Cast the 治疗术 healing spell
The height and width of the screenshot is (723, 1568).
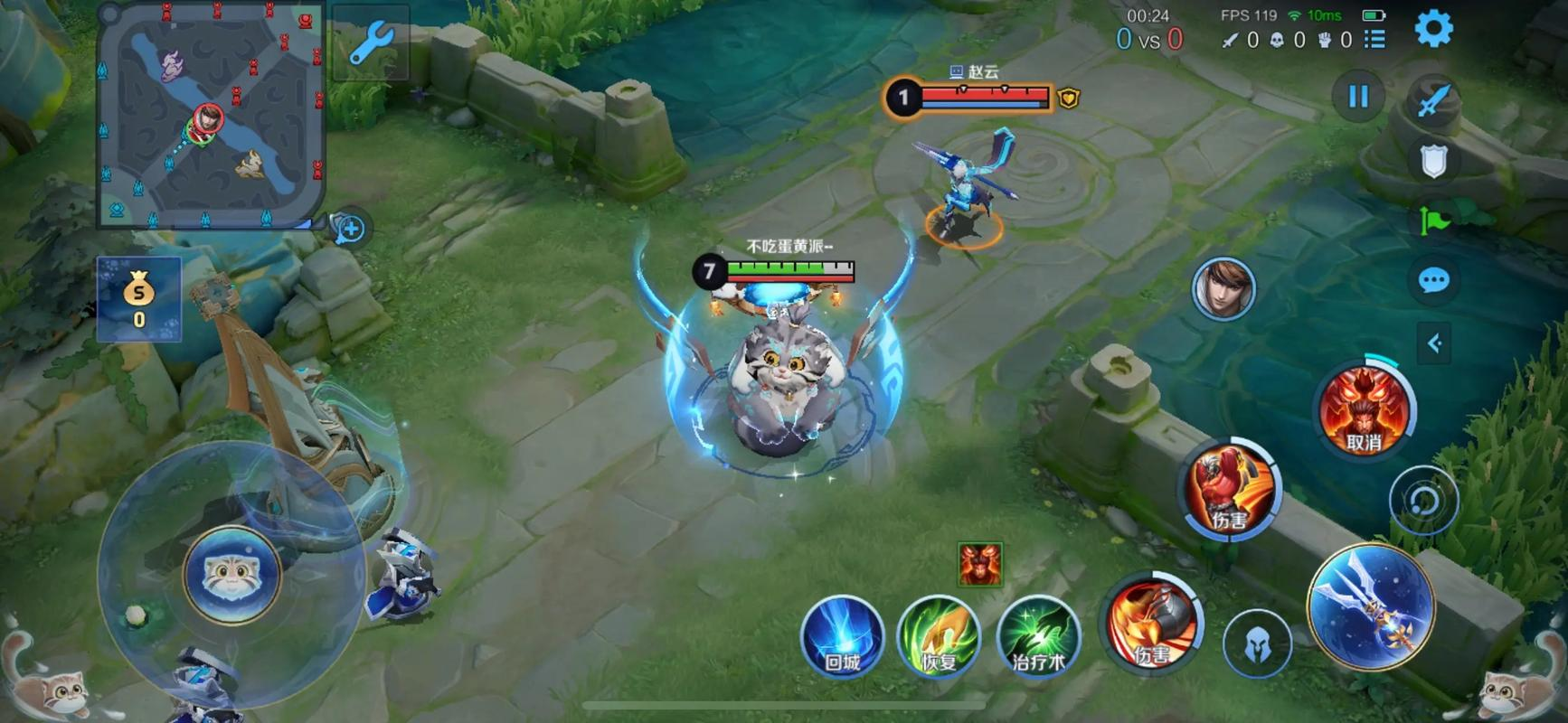pyautogui.click(x=1037, y=637)
